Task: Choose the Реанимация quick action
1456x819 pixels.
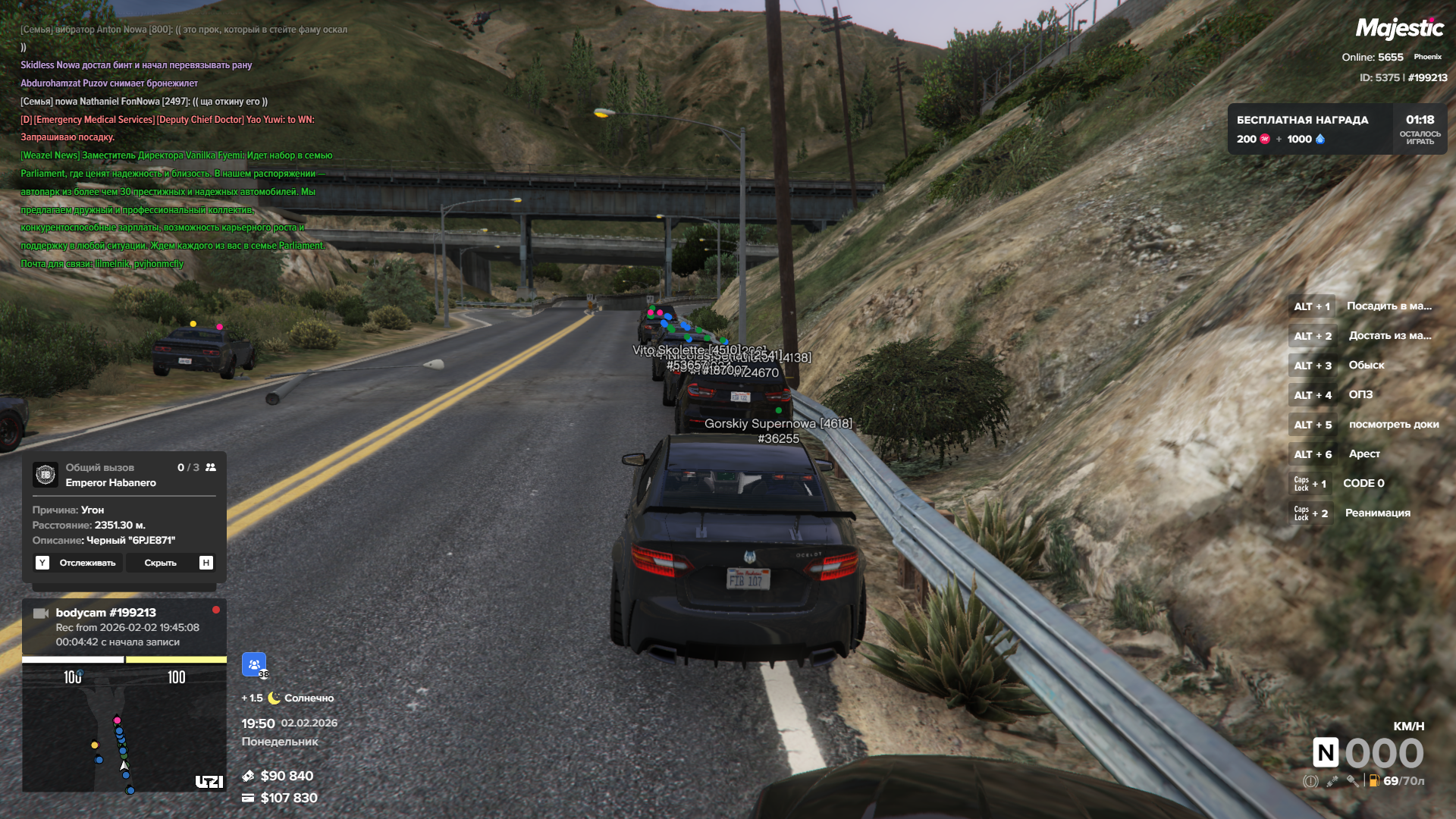Action: pos(1377,513)
